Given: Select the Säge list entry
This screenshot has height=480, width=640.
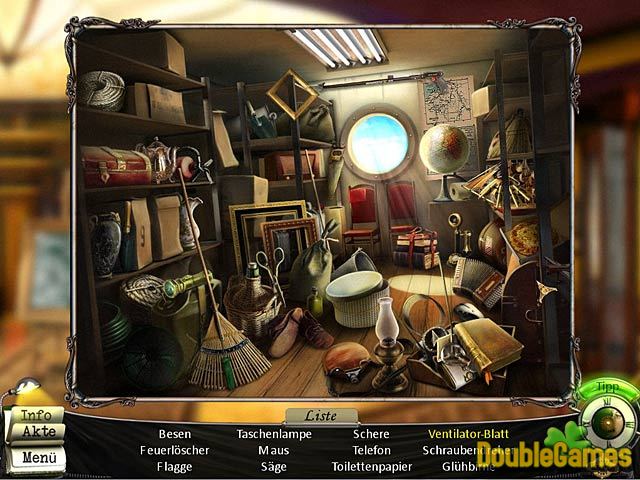Looking at the screenshot, I should 273,466.
